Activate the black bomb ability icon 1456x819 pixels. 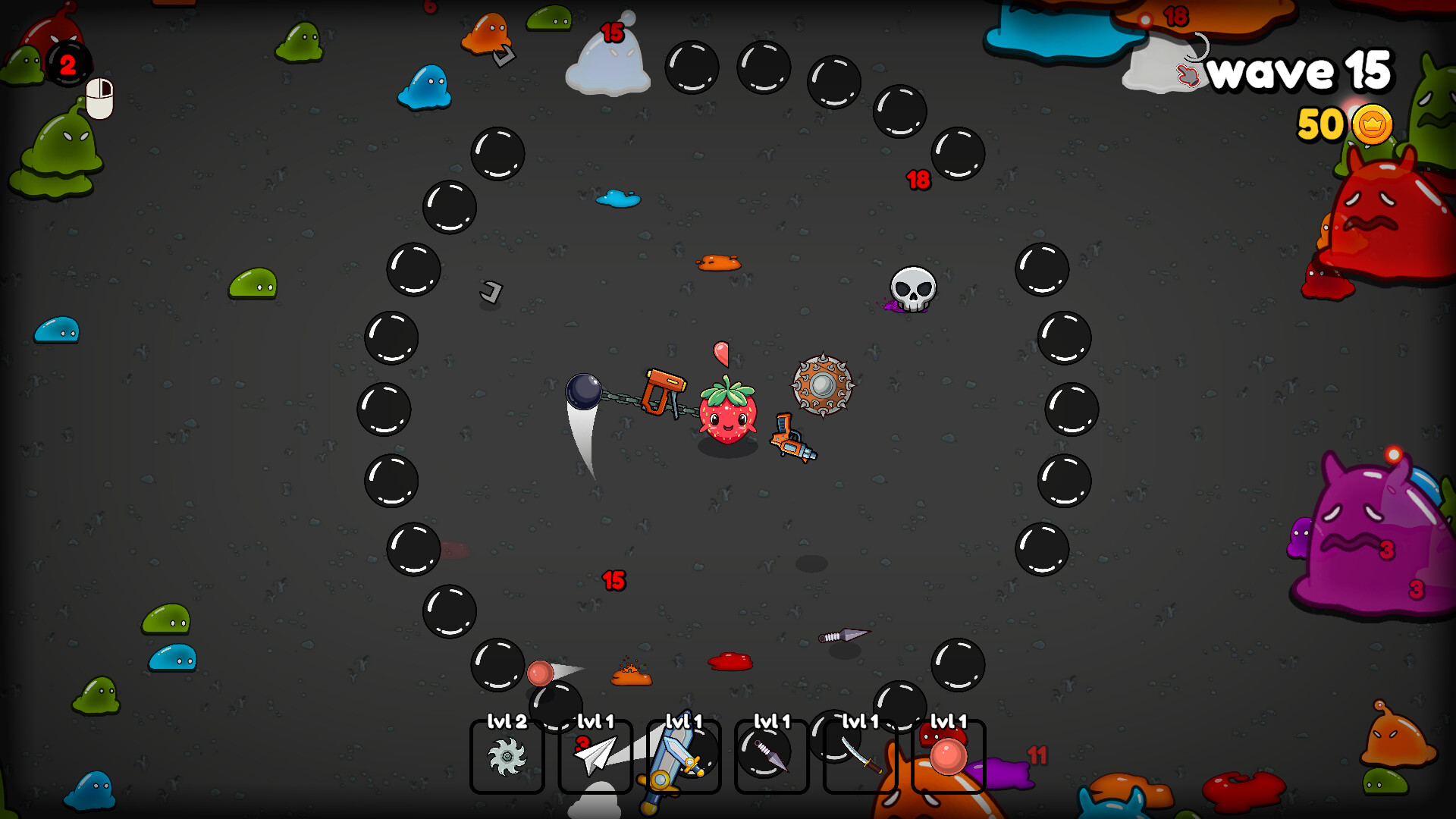click(68, 64)
